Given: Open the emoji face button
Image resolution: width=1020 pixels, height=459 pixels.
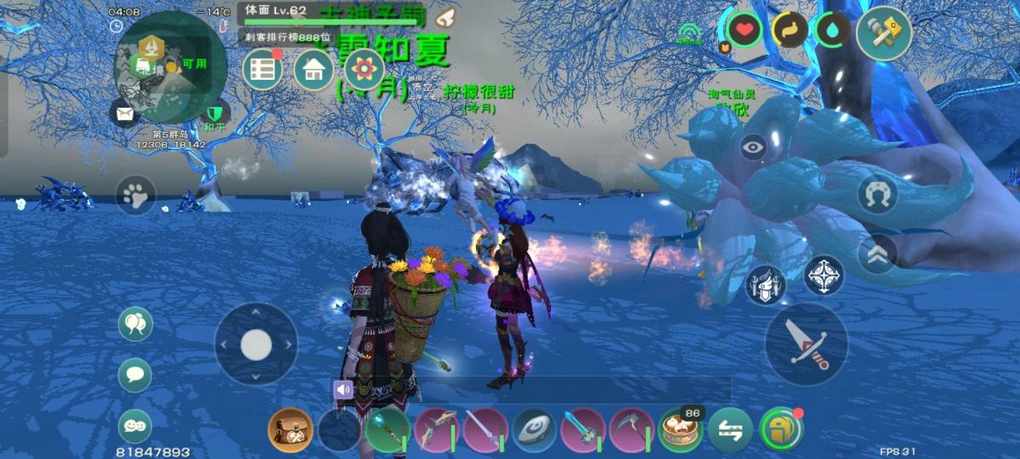Looking at the screenshot, I should 135,426.
